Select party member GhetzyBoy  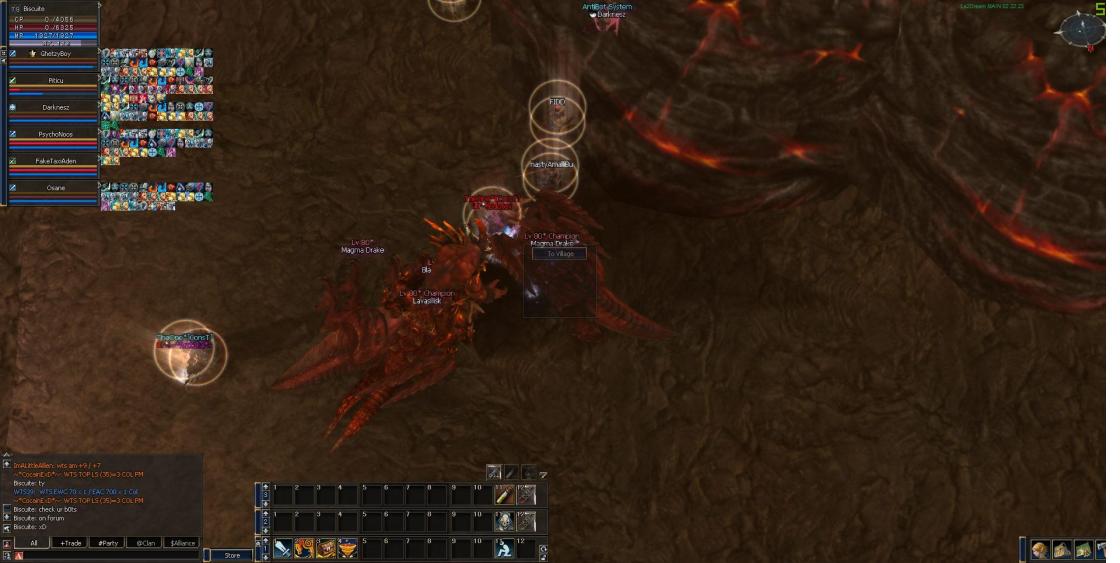55,53
